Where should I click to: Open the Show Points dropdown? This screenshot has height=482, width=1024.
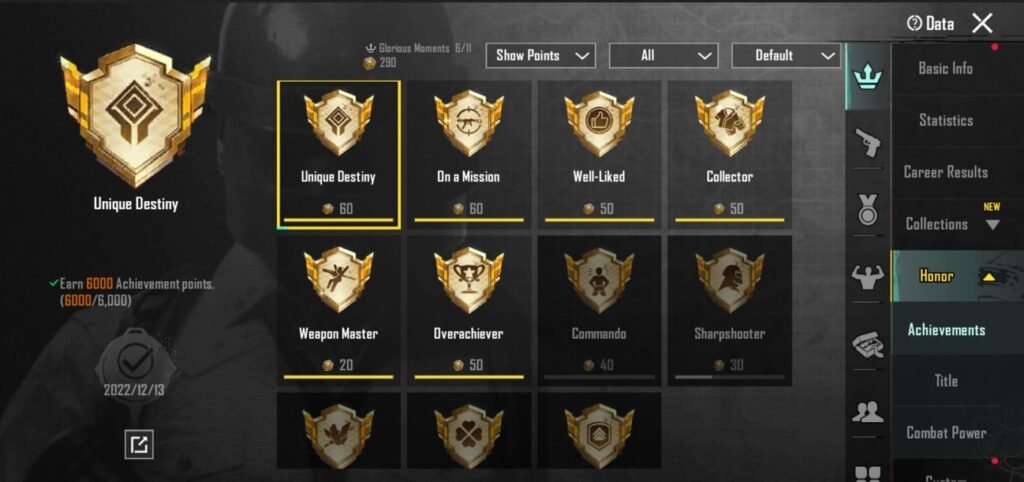(x=540, y=55)
